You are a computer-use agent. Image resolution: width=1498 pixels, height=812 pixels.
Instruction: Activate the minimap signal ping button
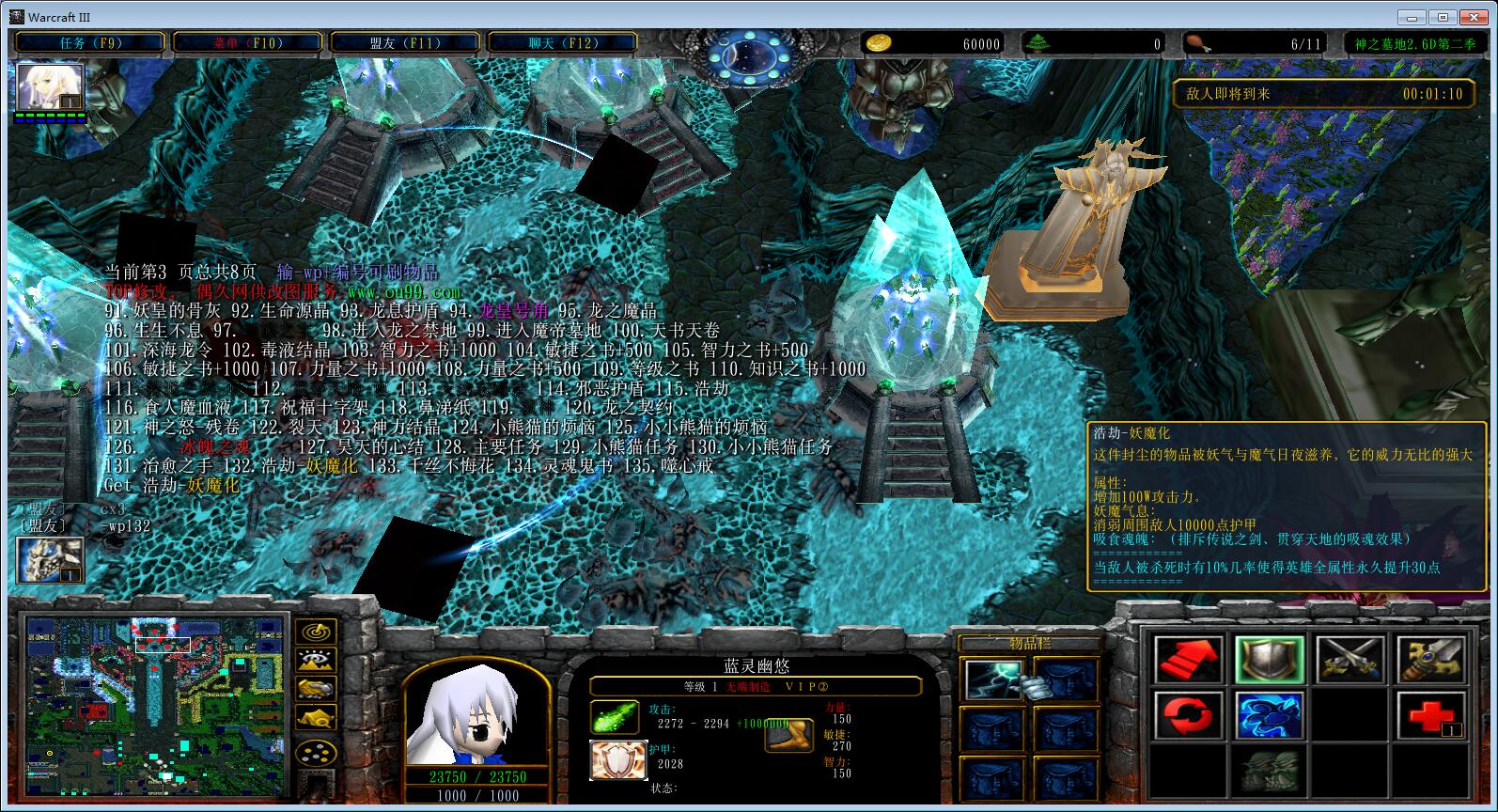coord(317,632)
